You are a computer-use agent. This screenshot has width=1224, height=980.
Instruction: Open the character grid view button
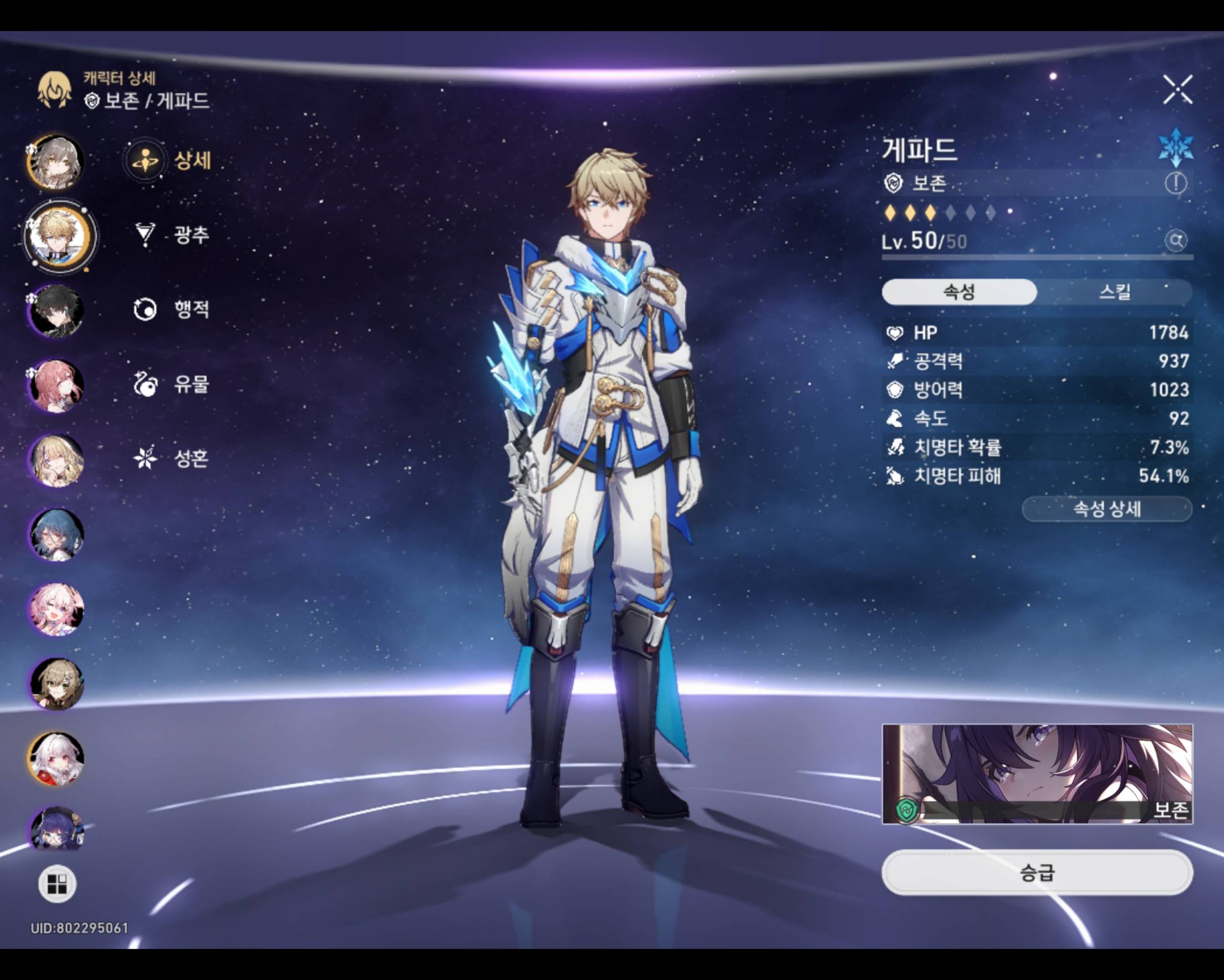tap(57, 884)
